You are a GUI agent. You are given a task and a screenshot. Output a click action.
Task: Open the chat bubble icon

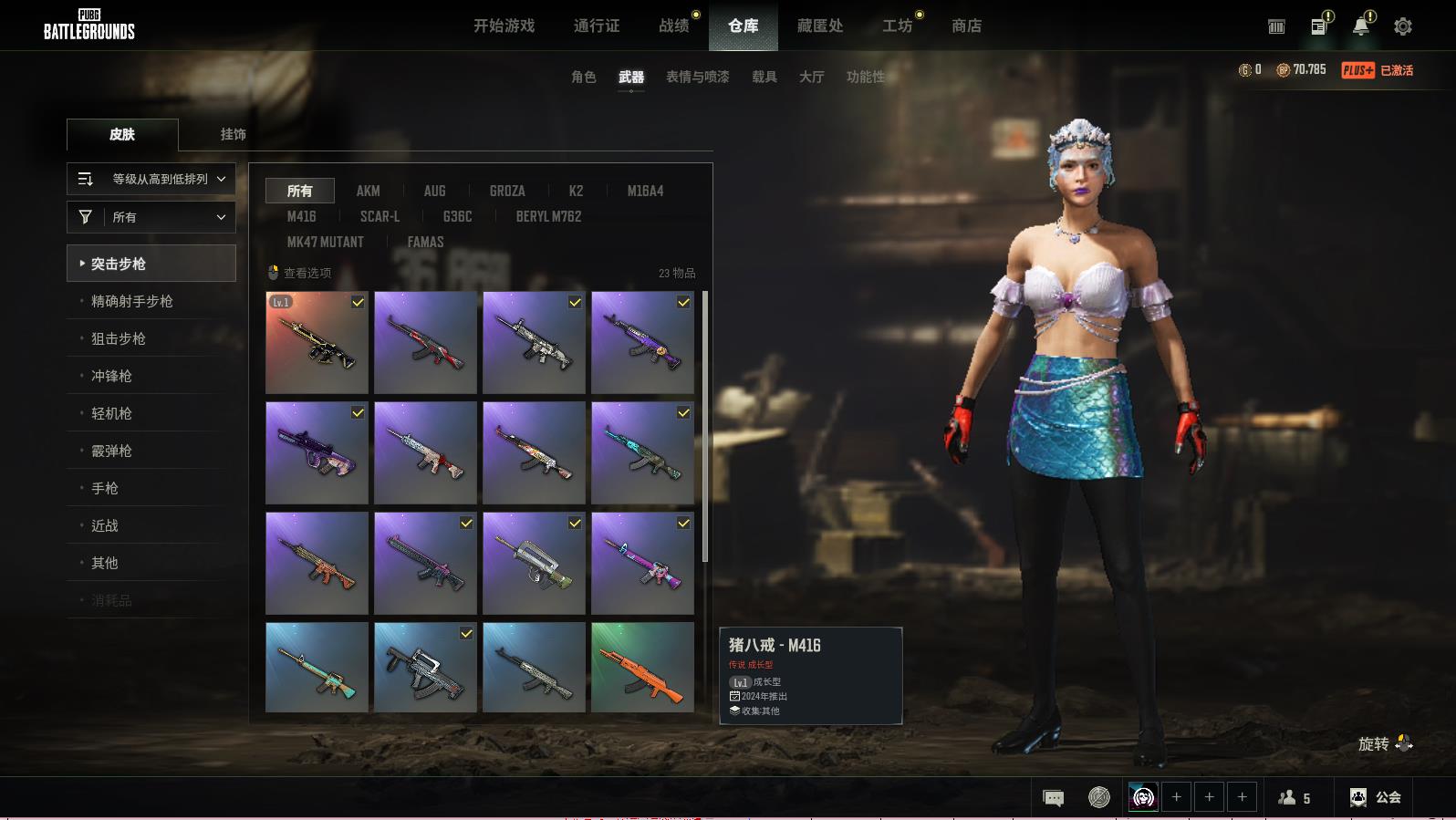pyautogui.click(x=1053, y=798)
